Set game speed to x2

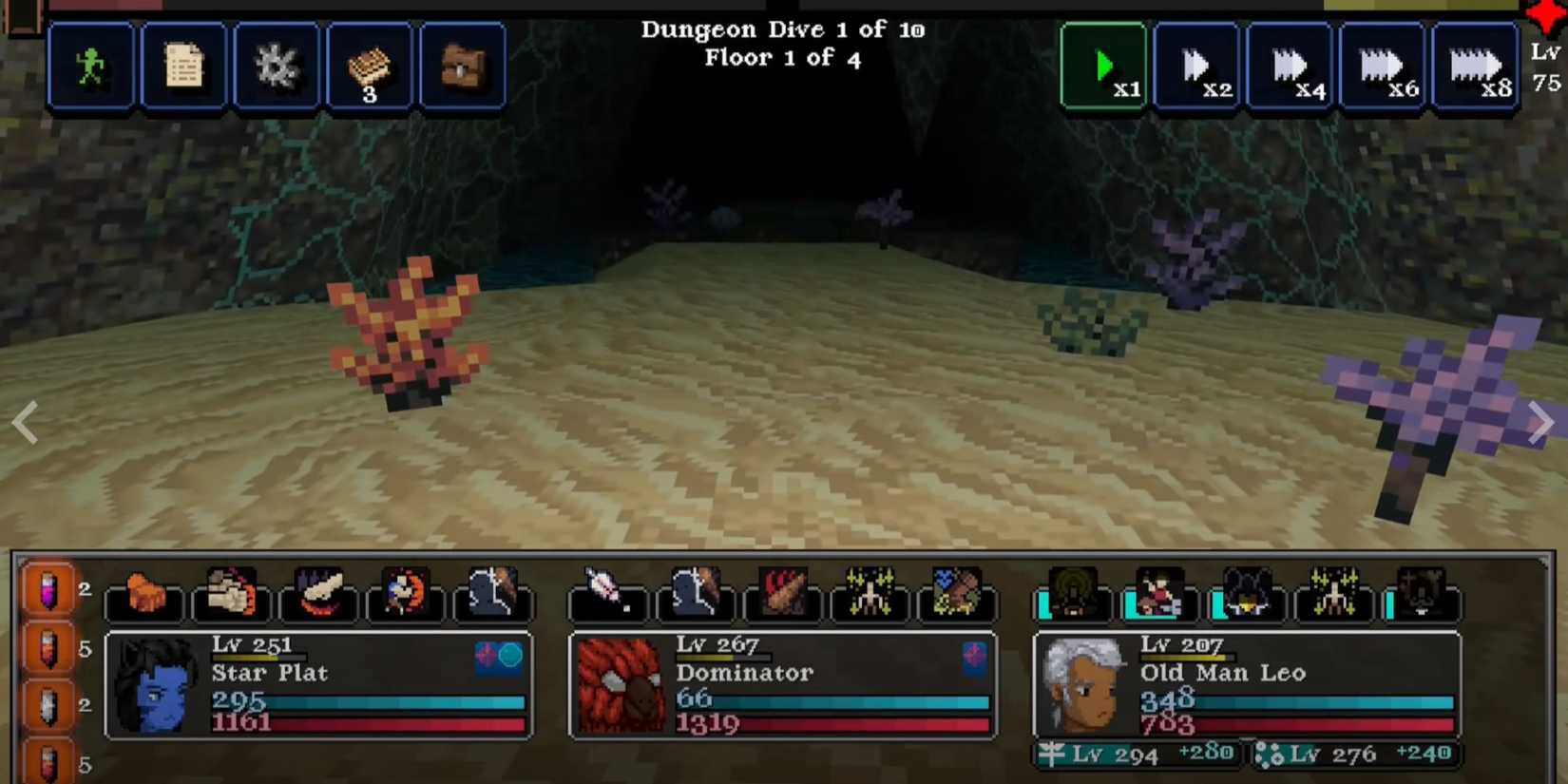1197,67
